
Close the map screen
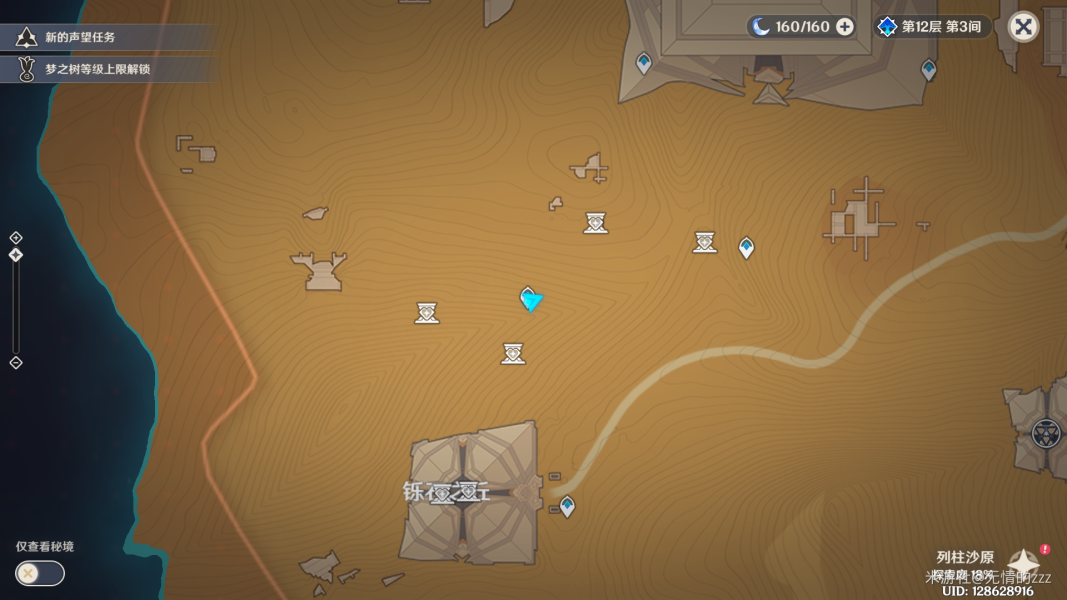1023,27
